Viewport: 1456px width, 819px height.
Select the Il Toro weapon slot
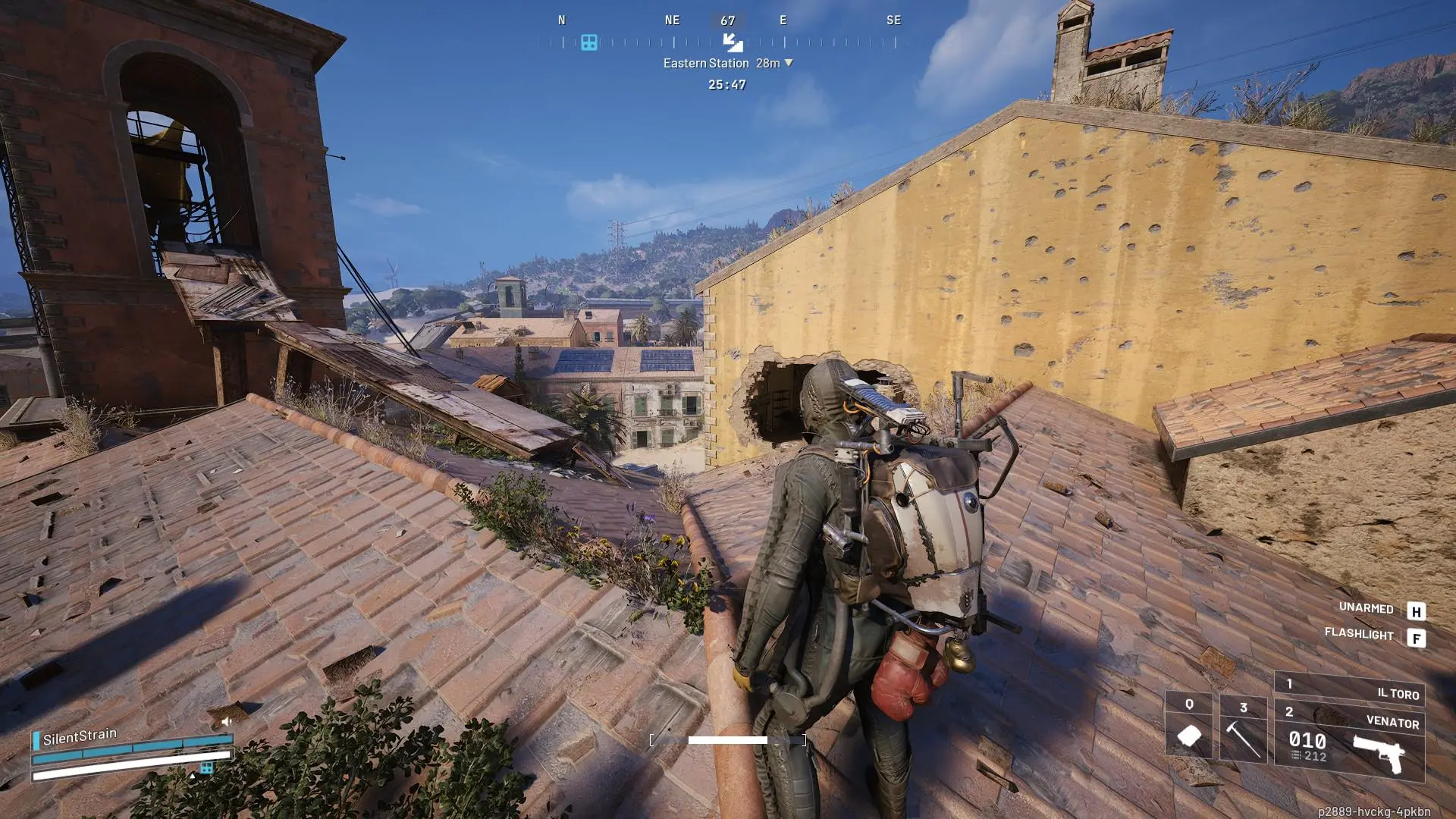[x=1350, y=690]
